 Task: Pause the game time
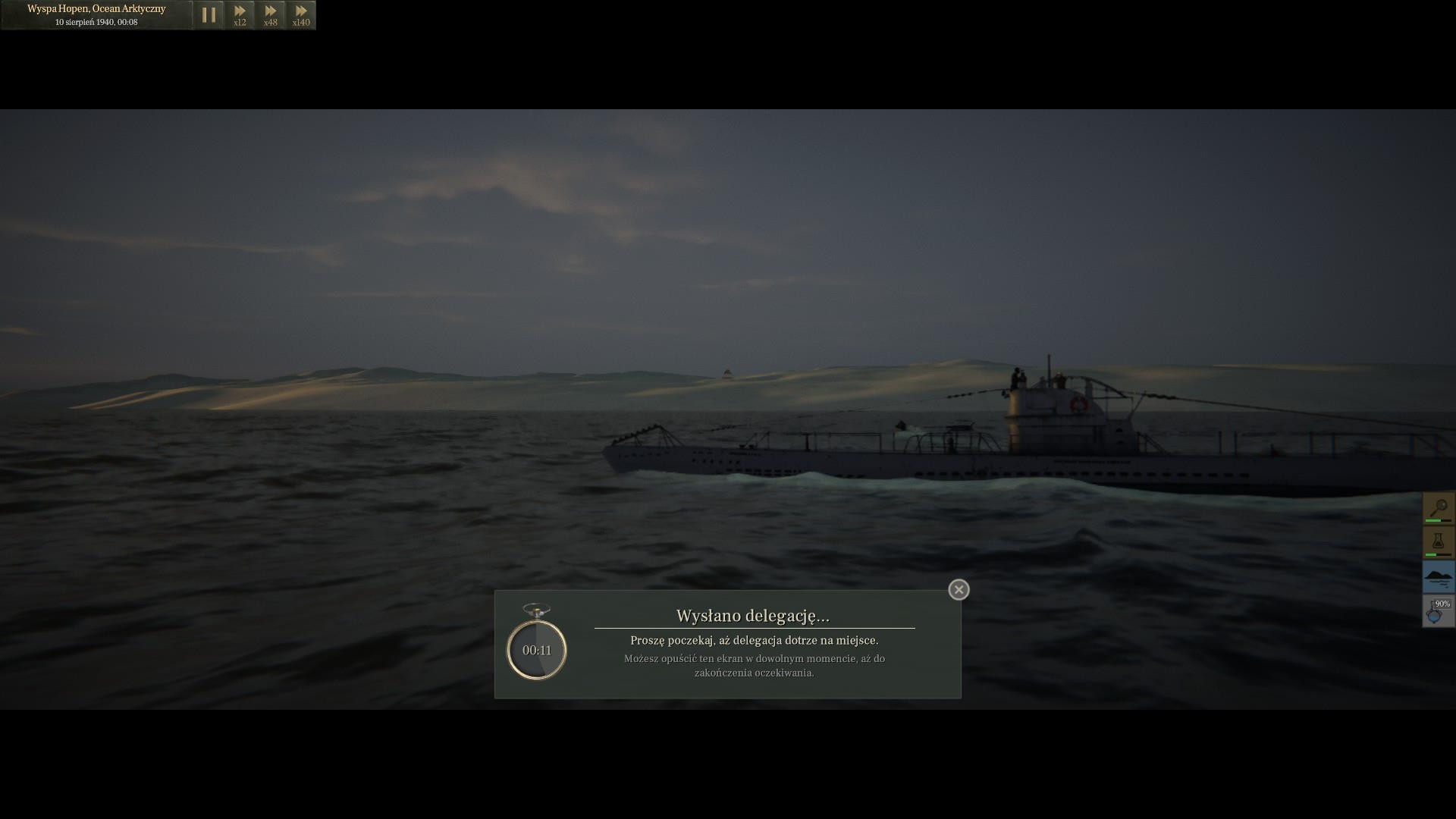(209, 15)
